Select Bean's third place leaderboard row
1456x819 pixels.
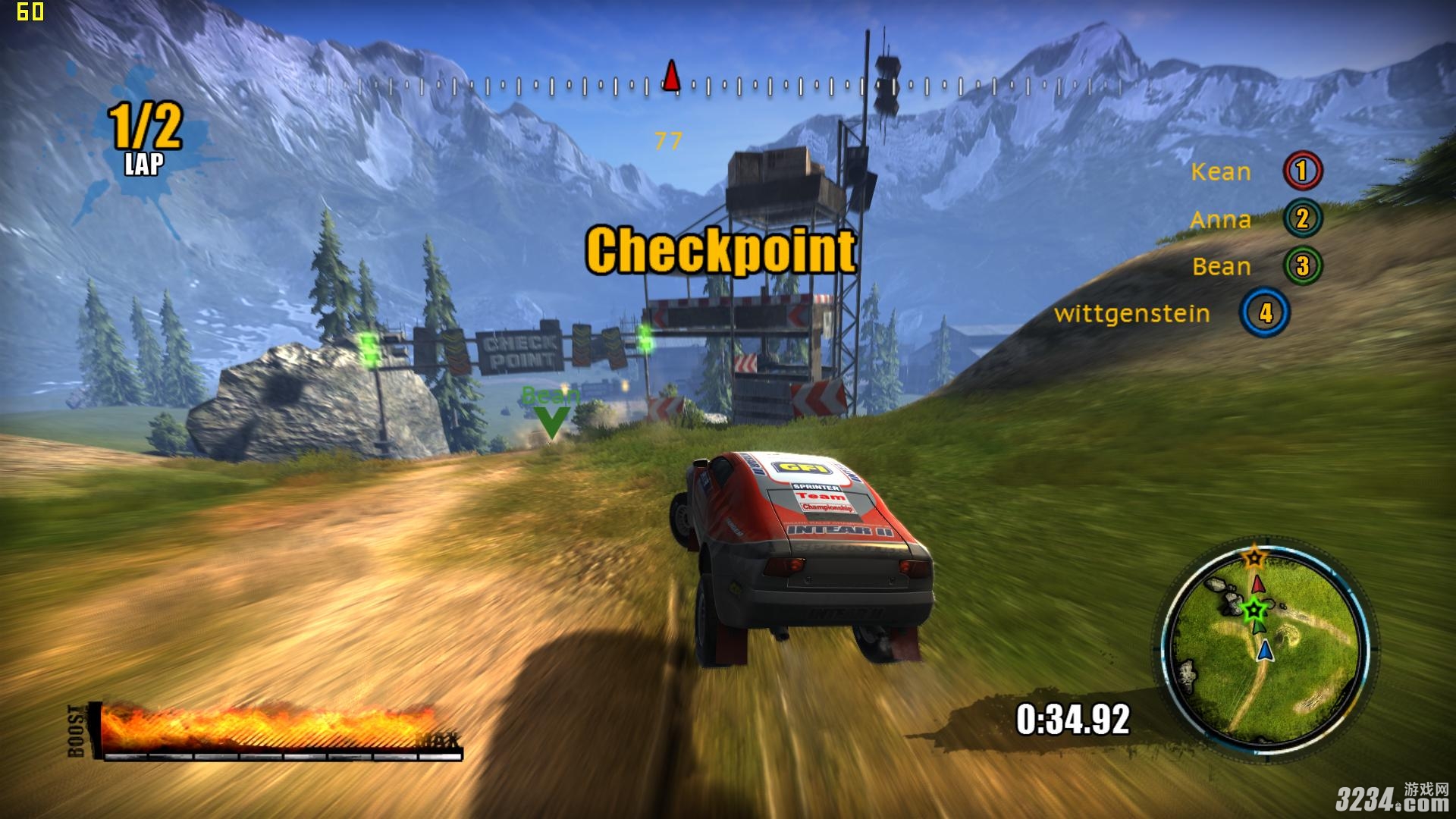(1257, 266)
